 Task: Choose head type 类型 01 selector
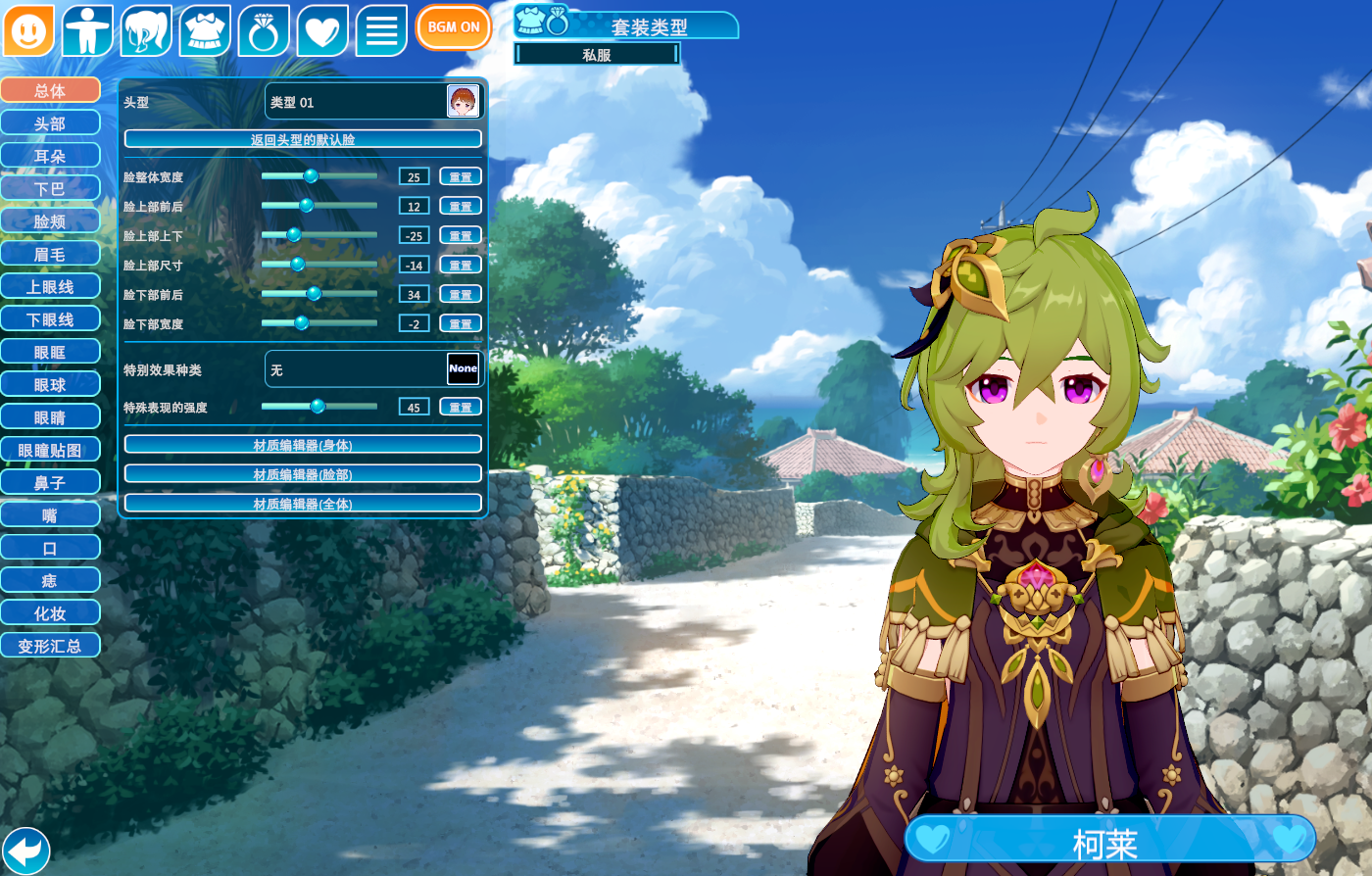(x=374, y=102)
